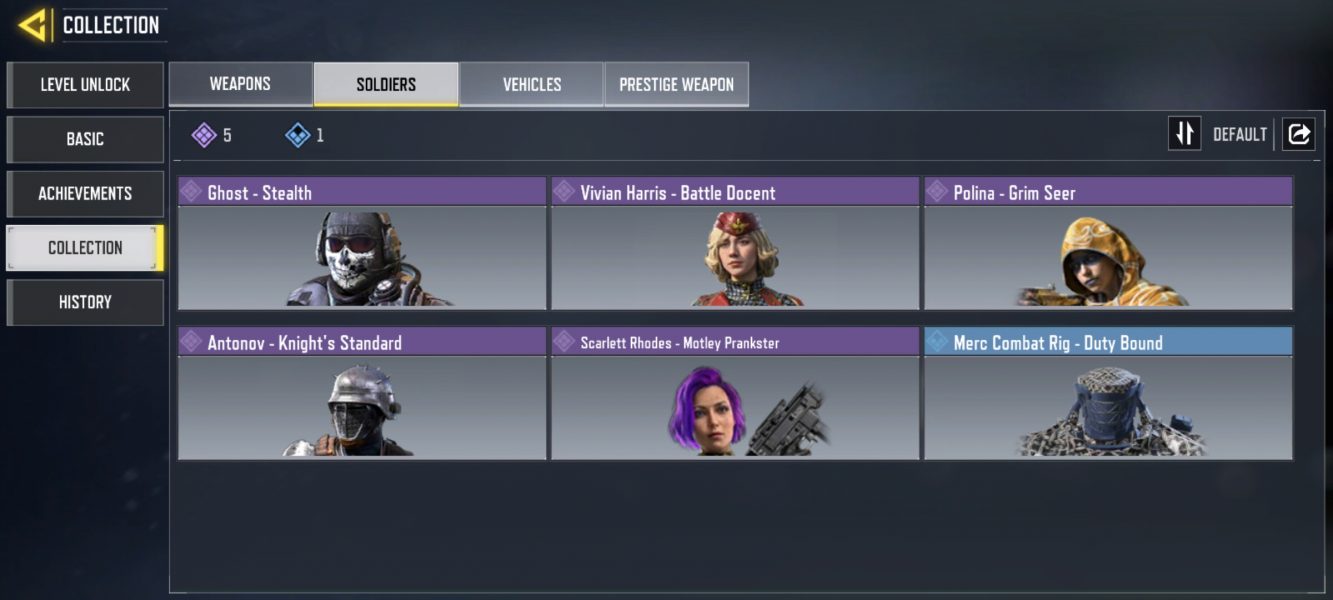1333x600 pixels.
Task: Toggle the sort order arrows button
Action: click(x=1184, y=134)
